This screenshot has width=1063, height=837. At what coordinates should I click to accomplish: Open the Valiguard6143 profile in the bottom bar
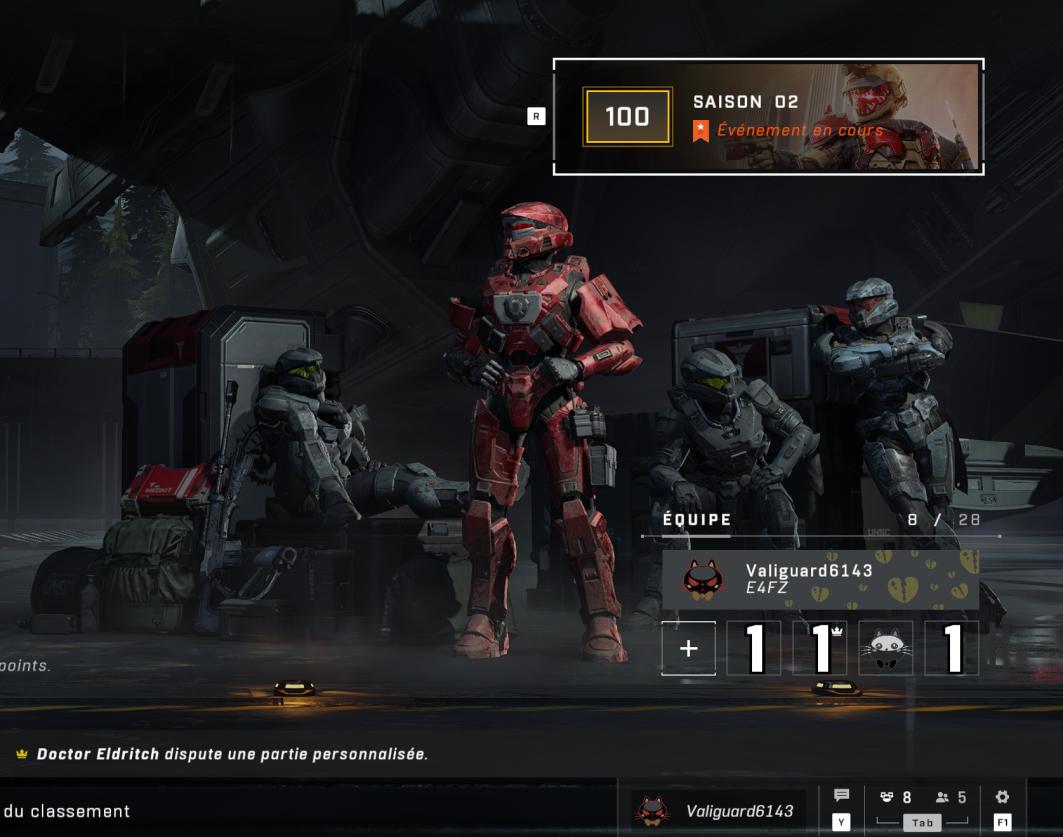click(718, 811)
